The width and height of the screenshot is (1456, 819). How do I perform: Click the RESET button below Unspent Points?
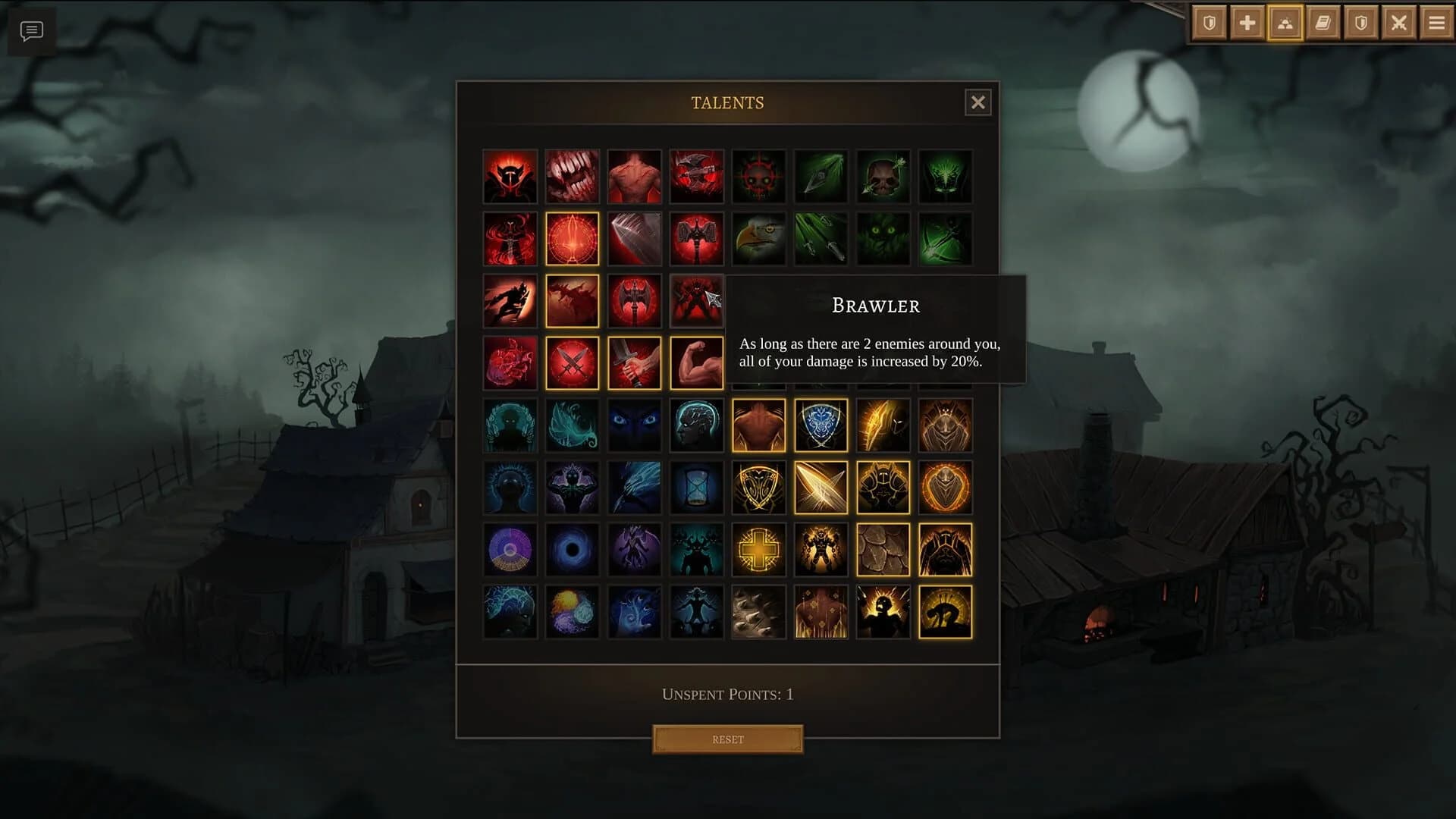click(726, 739)
